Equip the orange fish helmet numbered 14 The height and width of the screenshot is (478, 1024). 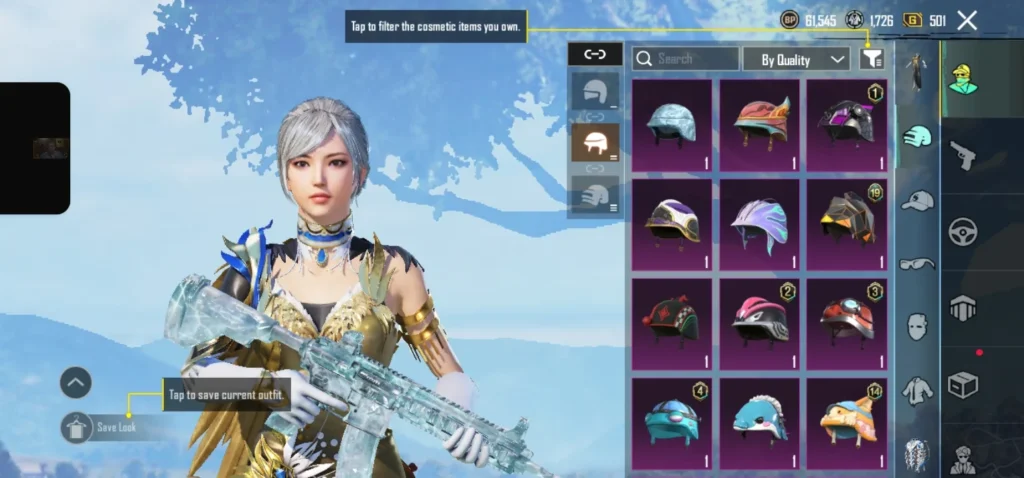847,420
